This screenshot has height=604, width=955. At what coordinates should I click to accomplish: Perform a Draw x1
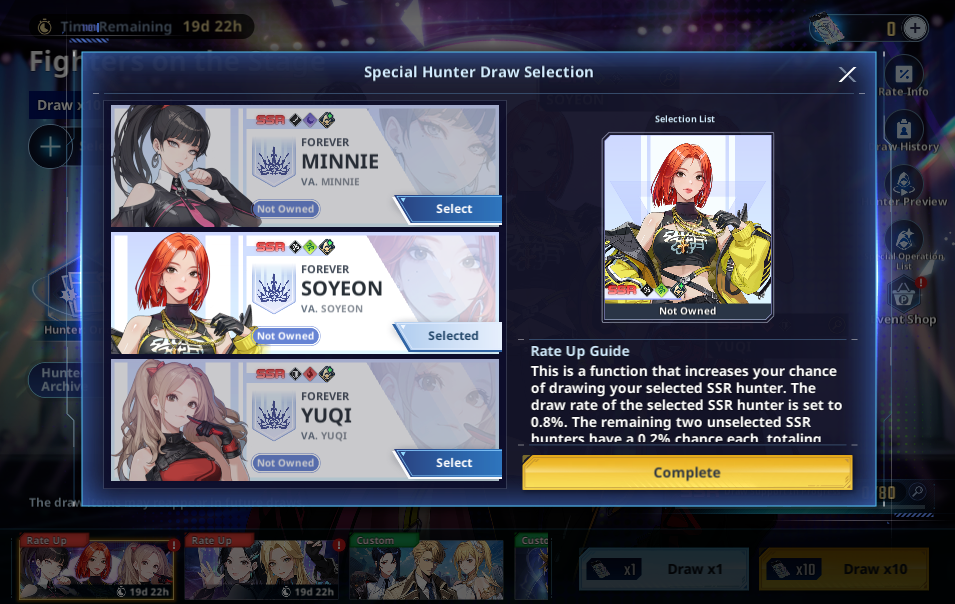(663, 569)
